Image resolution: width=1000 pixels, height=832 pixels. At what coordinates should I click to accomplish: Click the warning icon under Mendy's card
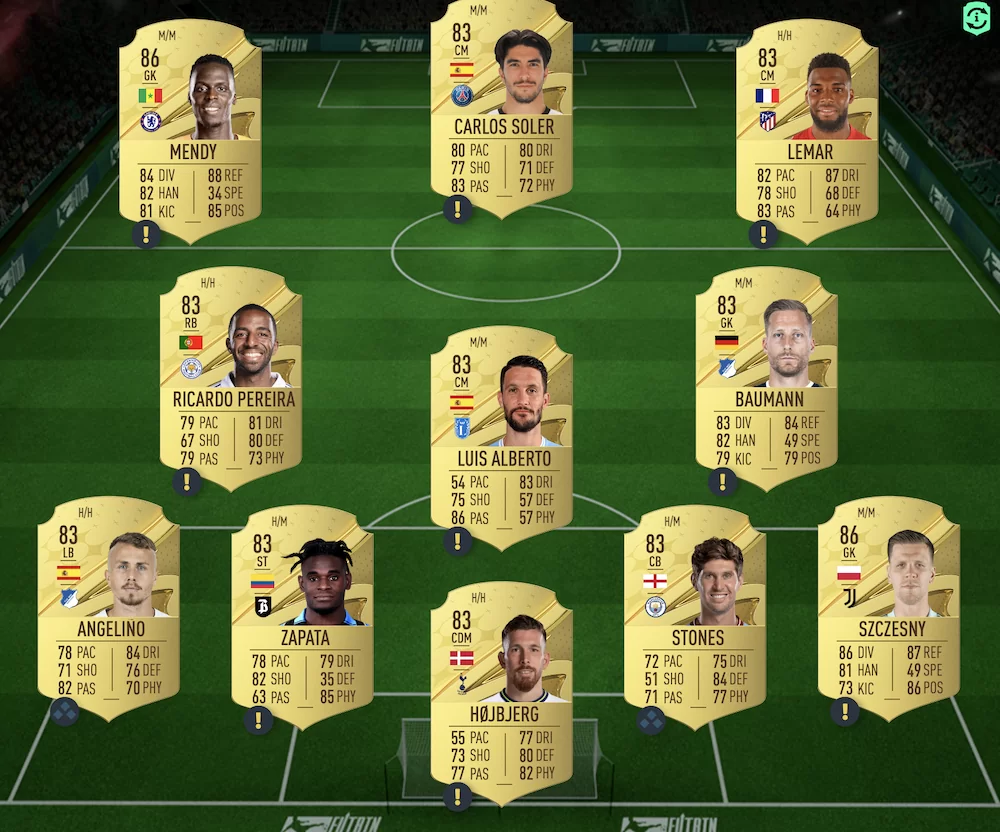(x=146, y=234)
